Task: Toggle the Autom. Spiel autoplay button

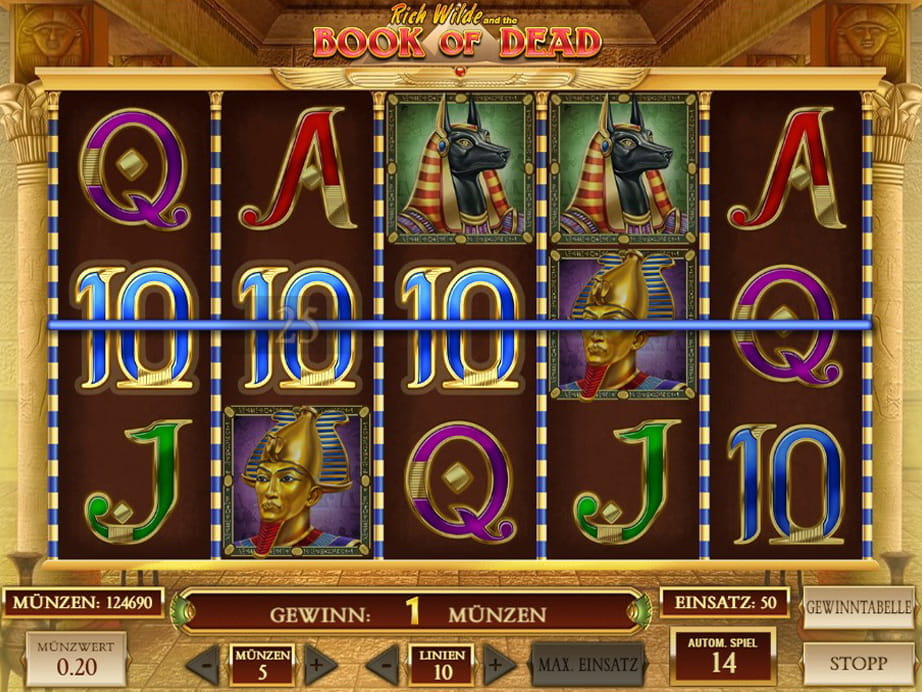Action: (x=723, y=654)
